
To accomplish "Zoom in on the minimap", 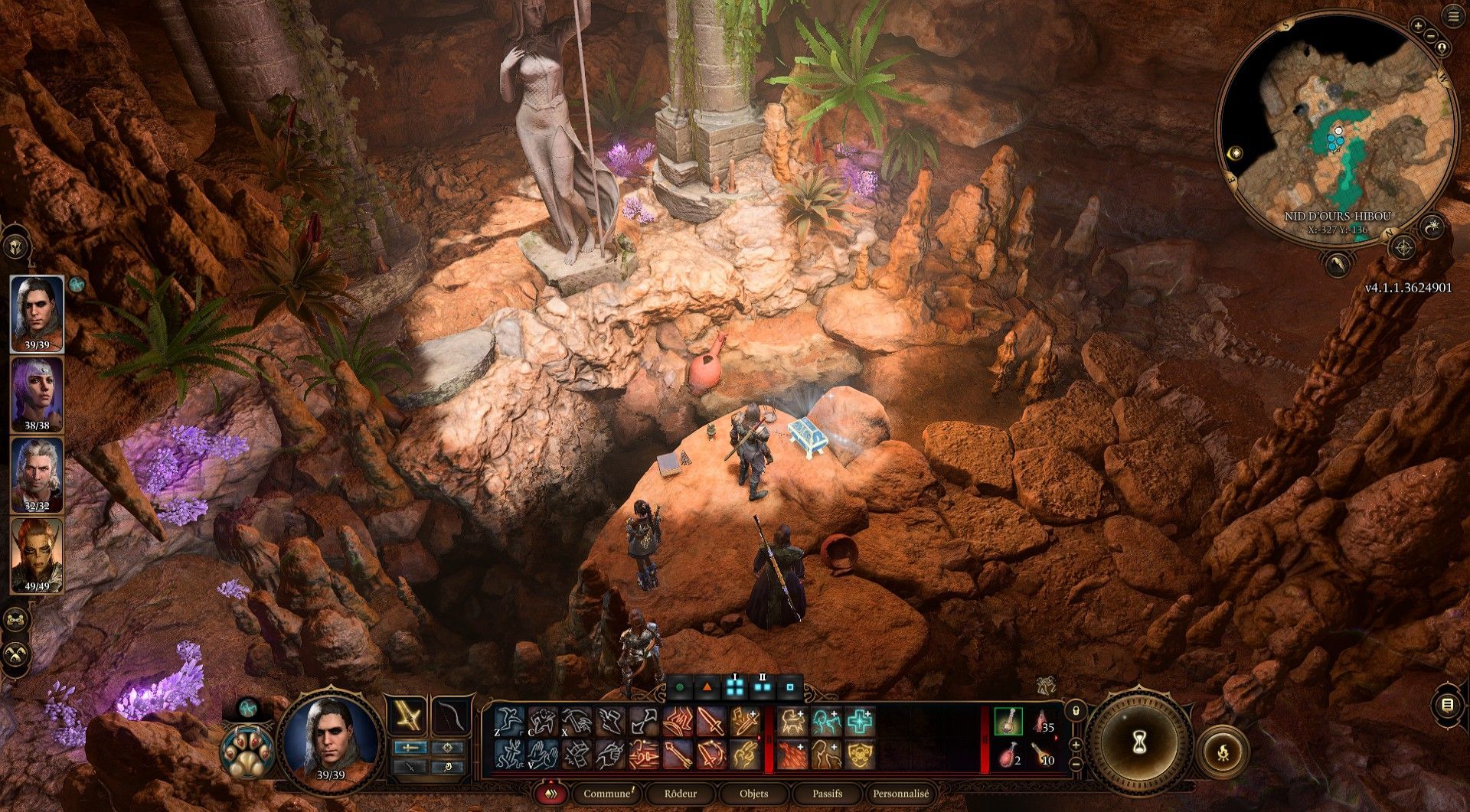I will (x=1418, y=26).
